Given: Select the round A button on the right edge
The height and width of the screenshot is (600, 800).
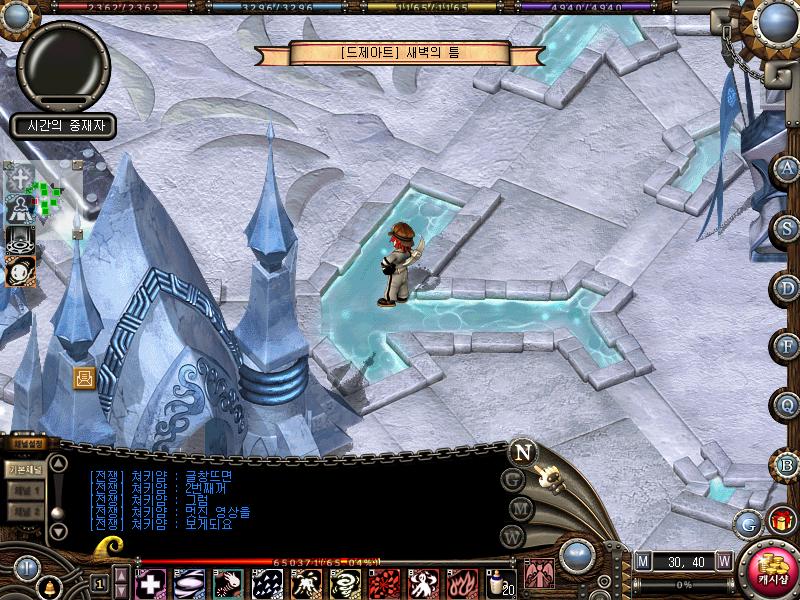Looking at the screenshot, I should (788, 169).
